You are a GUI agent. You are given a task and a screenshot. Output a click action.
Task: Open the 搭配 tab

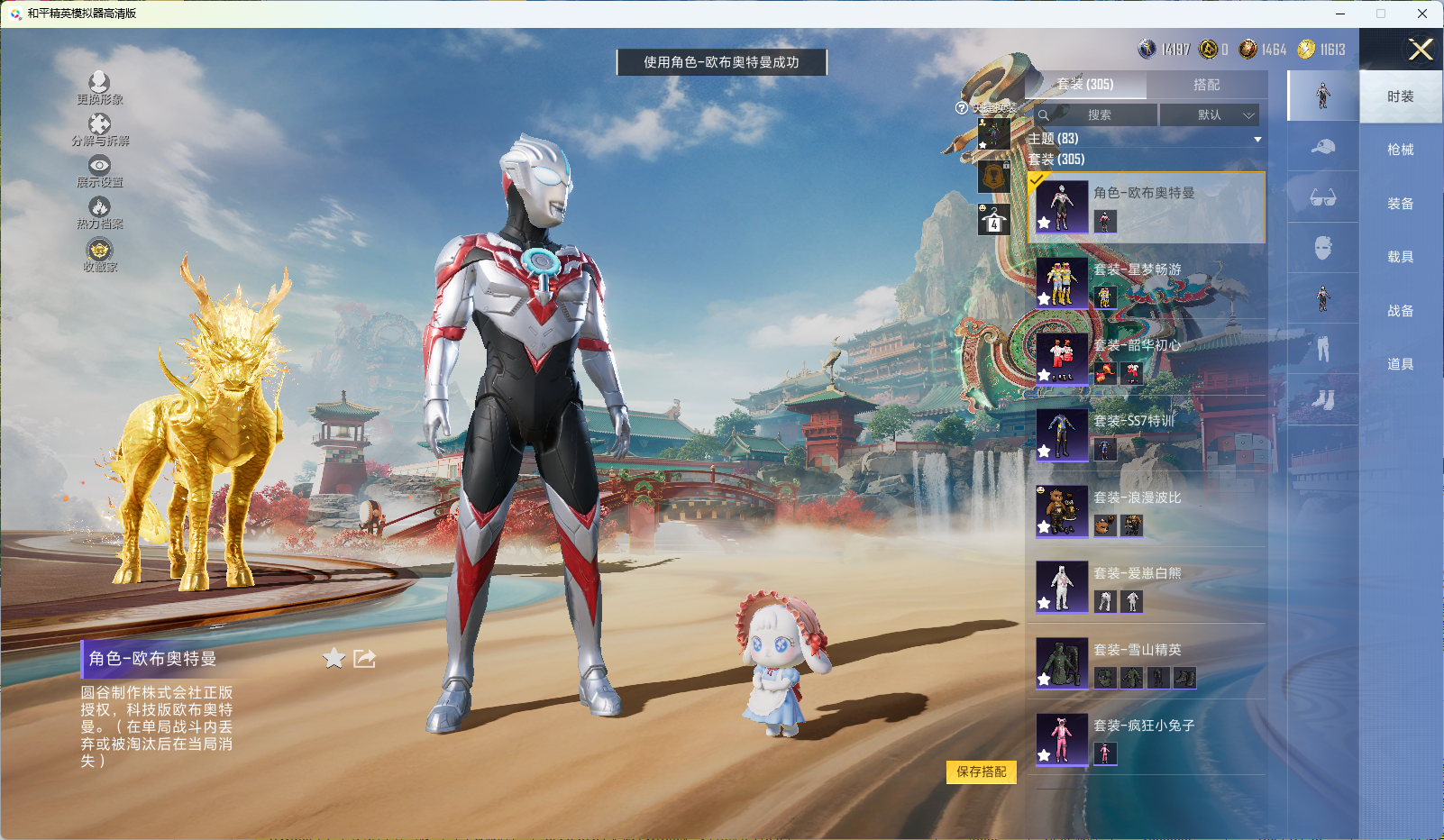click(1206, 85)
